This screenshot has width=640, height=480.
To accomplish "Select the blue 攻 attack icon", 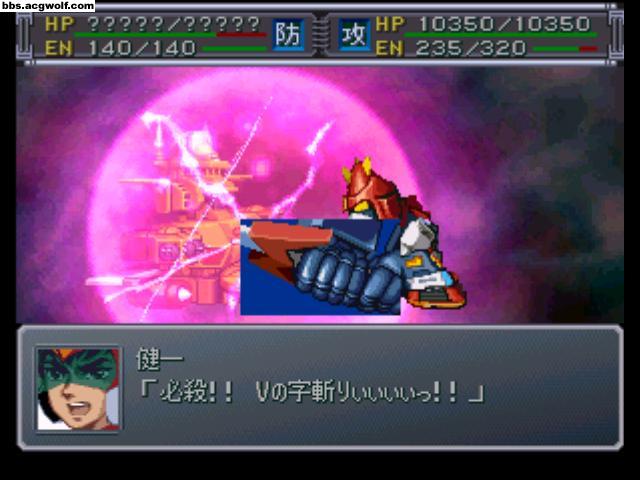I will tap(354, 34).
